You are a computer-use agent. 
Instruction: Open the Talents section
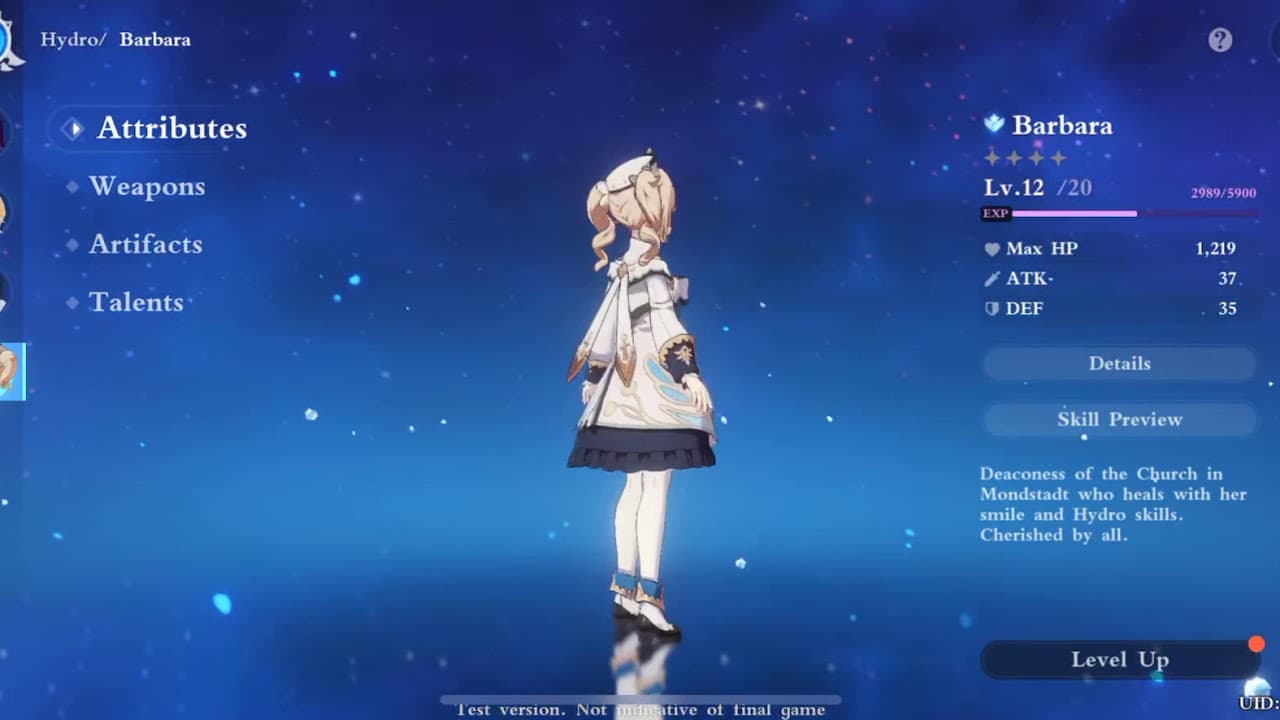pos(136,302)
